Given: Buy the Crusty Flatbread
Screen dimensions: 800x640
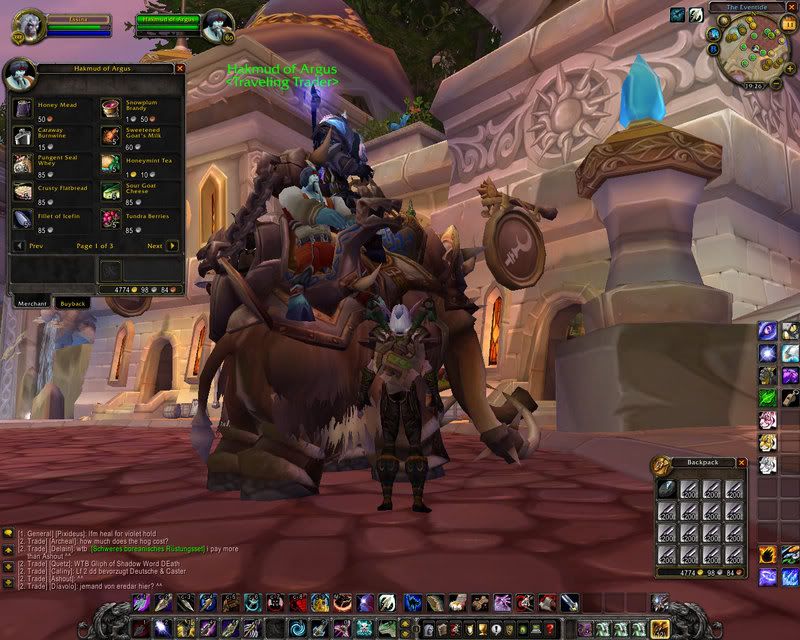Looking at the screenshot, I should [23, 191].
